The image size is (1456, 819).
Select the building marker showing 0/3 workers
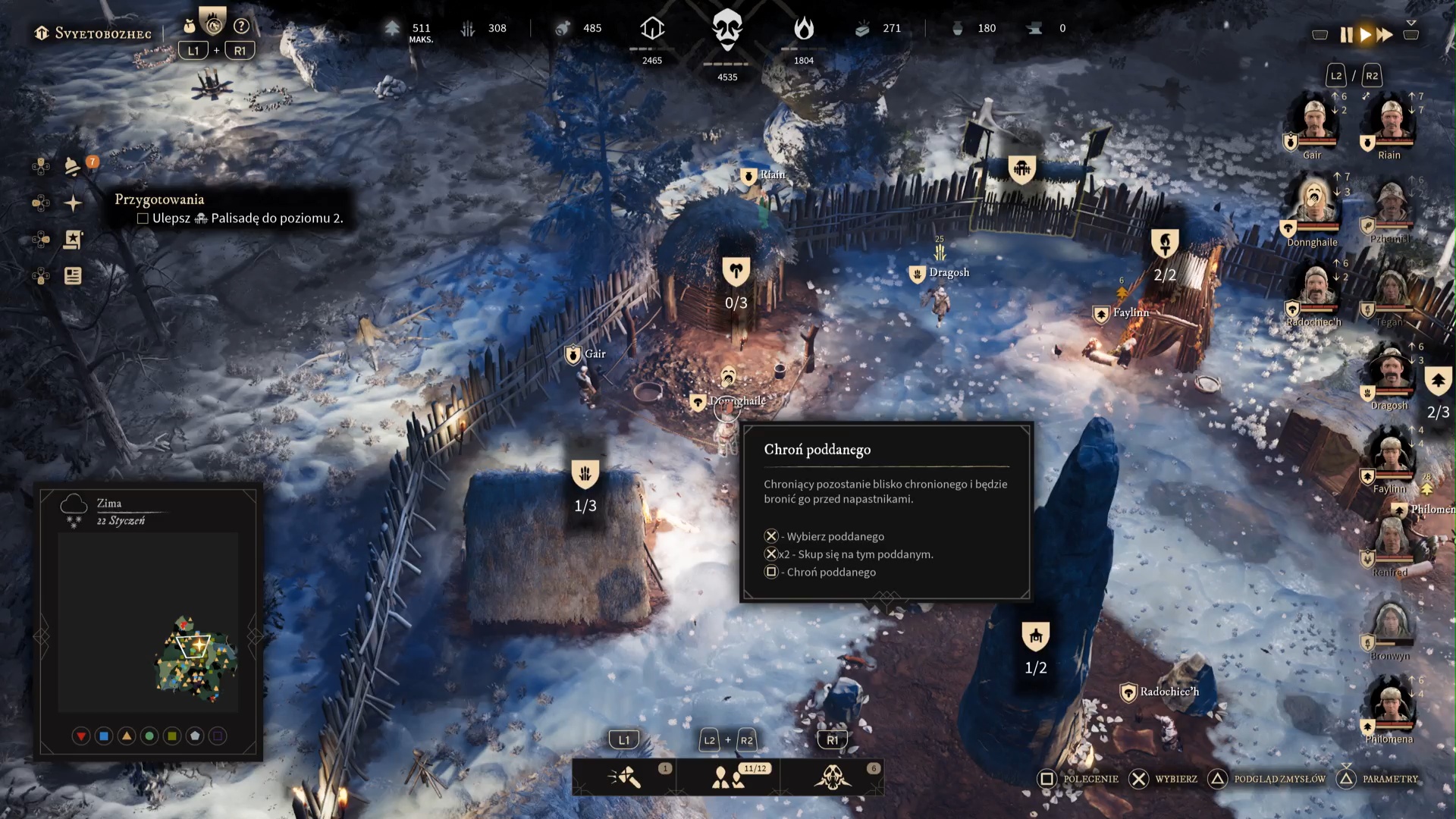coord(736,271)
